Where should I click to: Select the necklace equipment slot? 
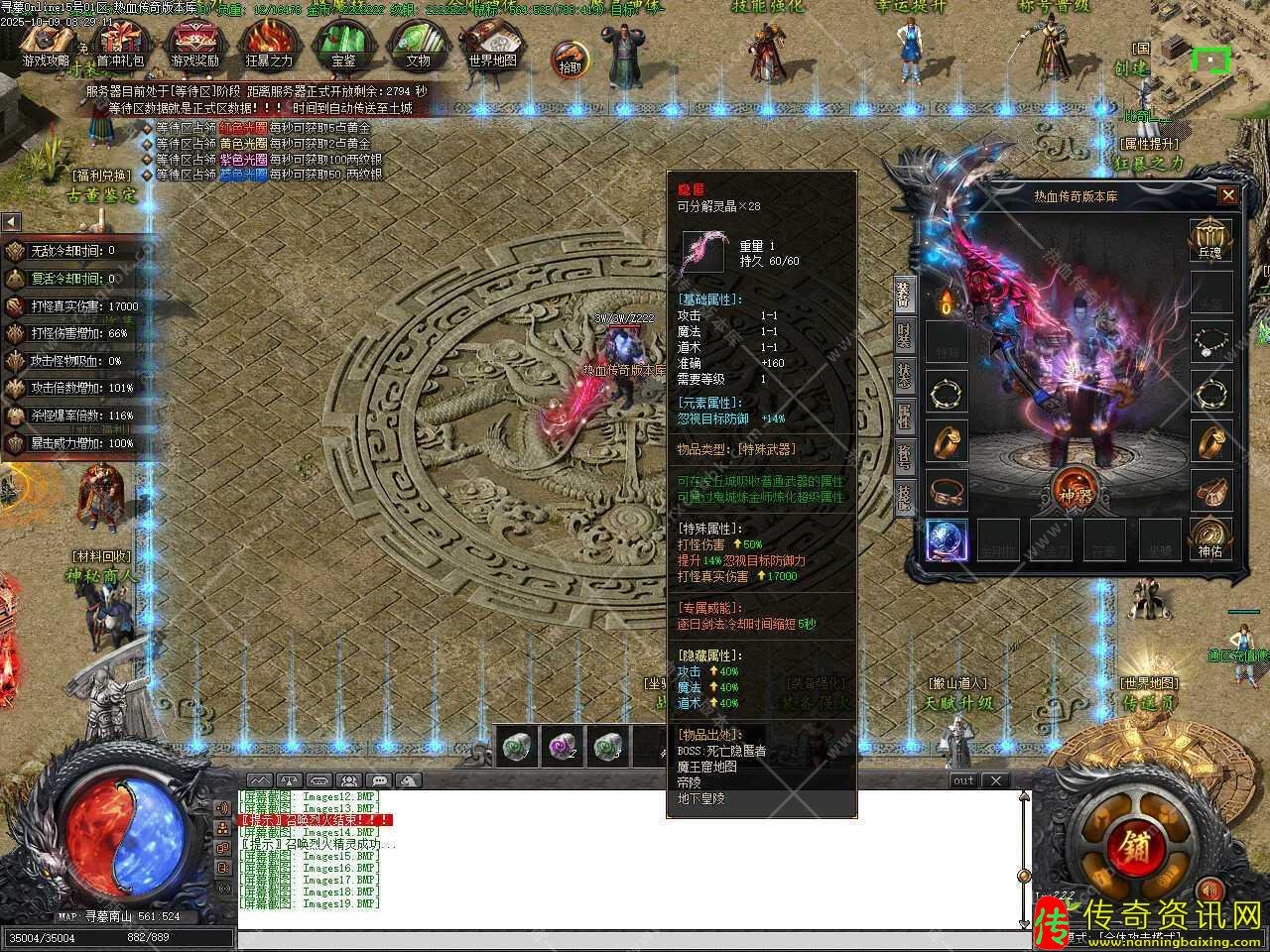pos(1210,342)
